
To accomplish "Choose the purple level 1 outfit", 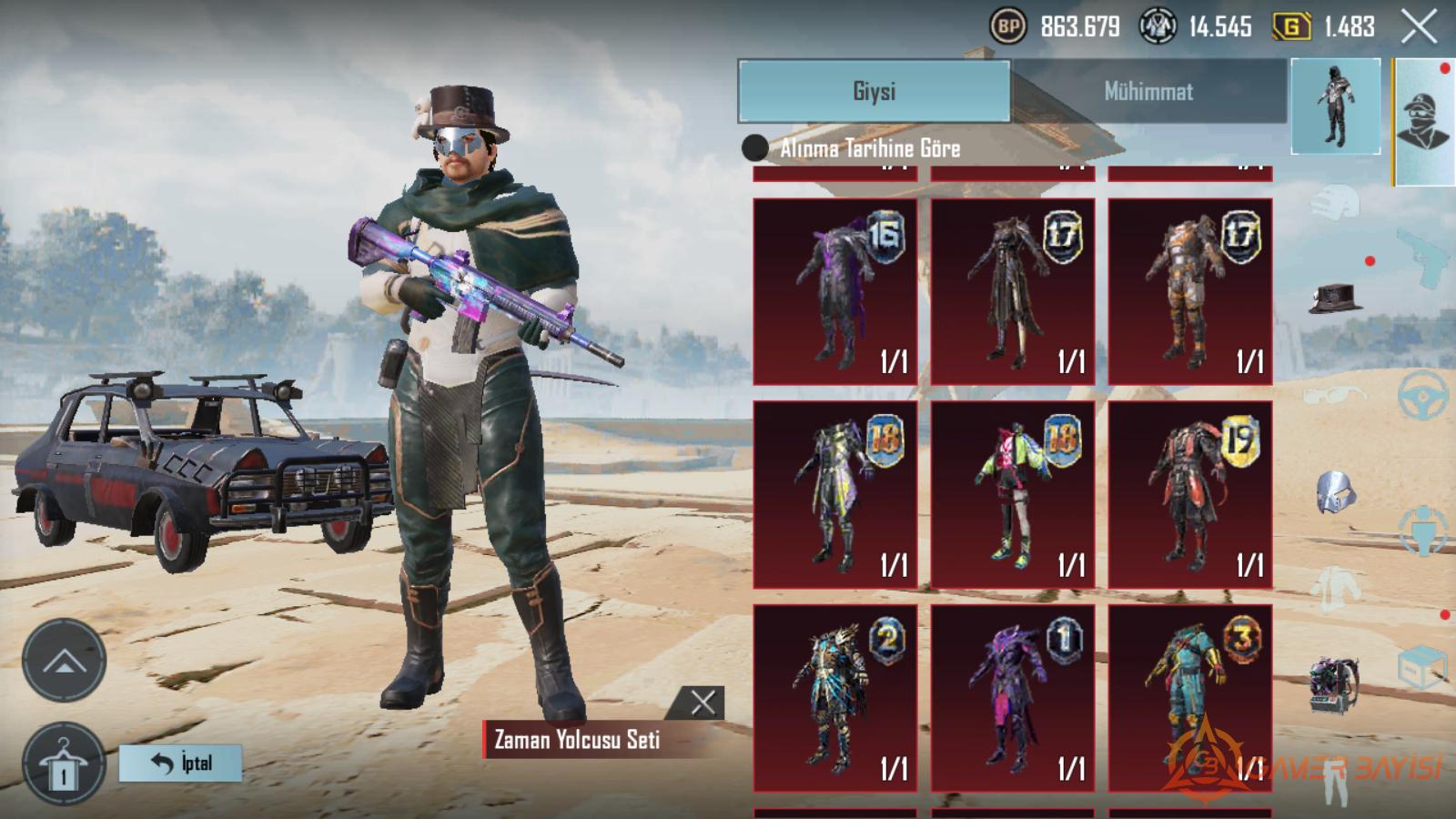I will 1012,698.
